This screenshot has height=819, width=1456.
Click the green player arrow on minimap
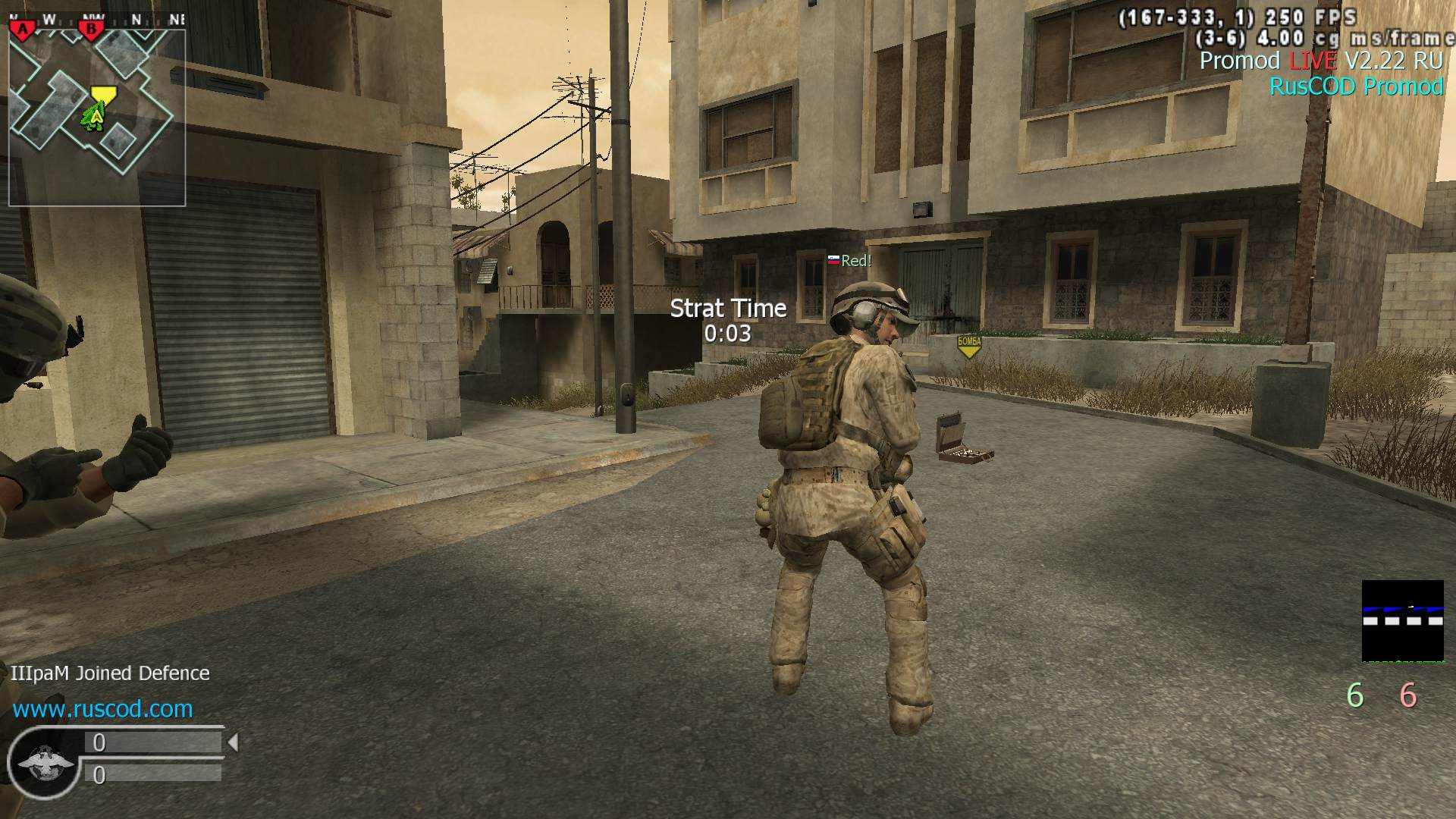point(94,118)
